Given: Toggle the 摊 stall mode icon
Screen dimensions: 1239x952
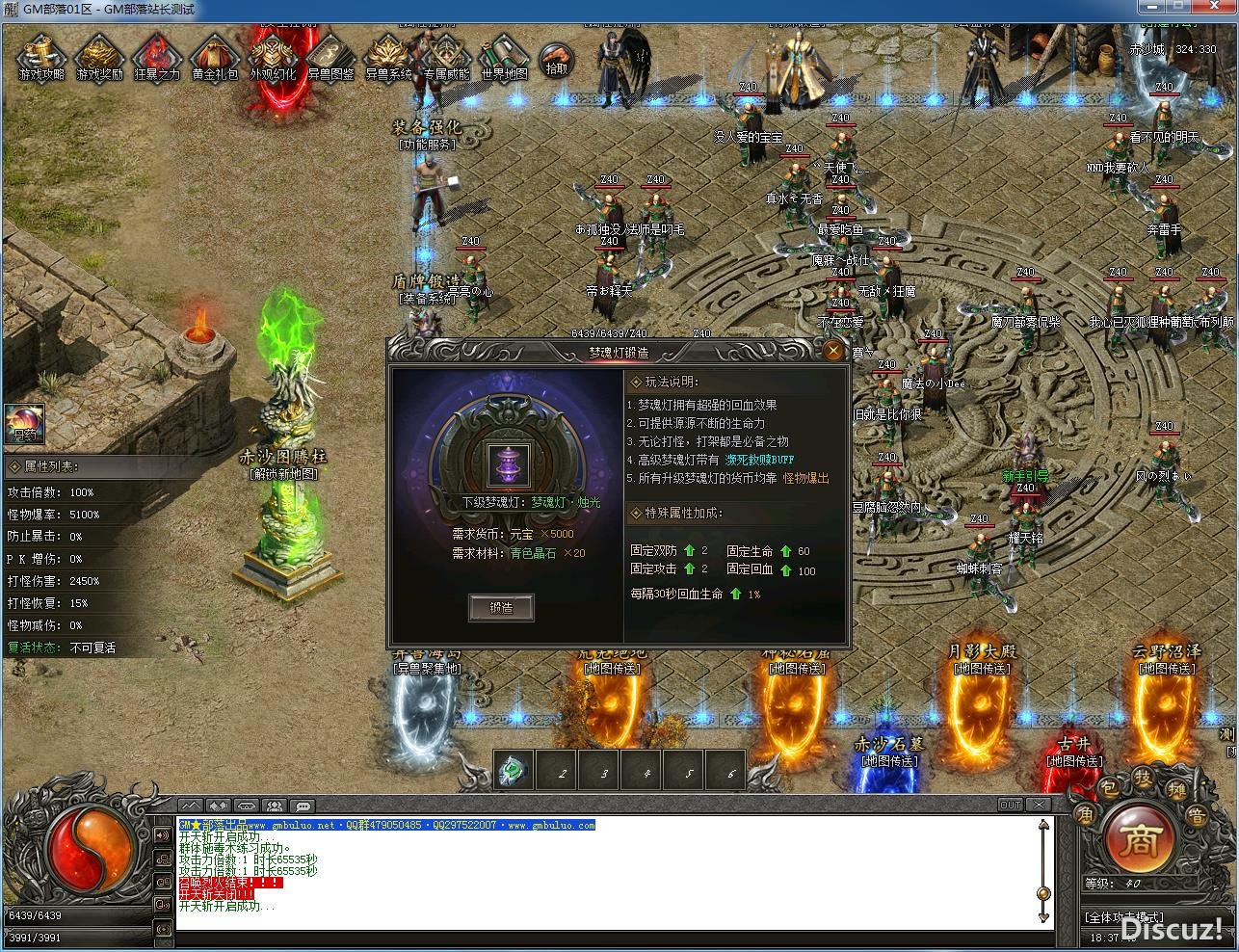Looking at the screenshot, I should point(1177,788).
